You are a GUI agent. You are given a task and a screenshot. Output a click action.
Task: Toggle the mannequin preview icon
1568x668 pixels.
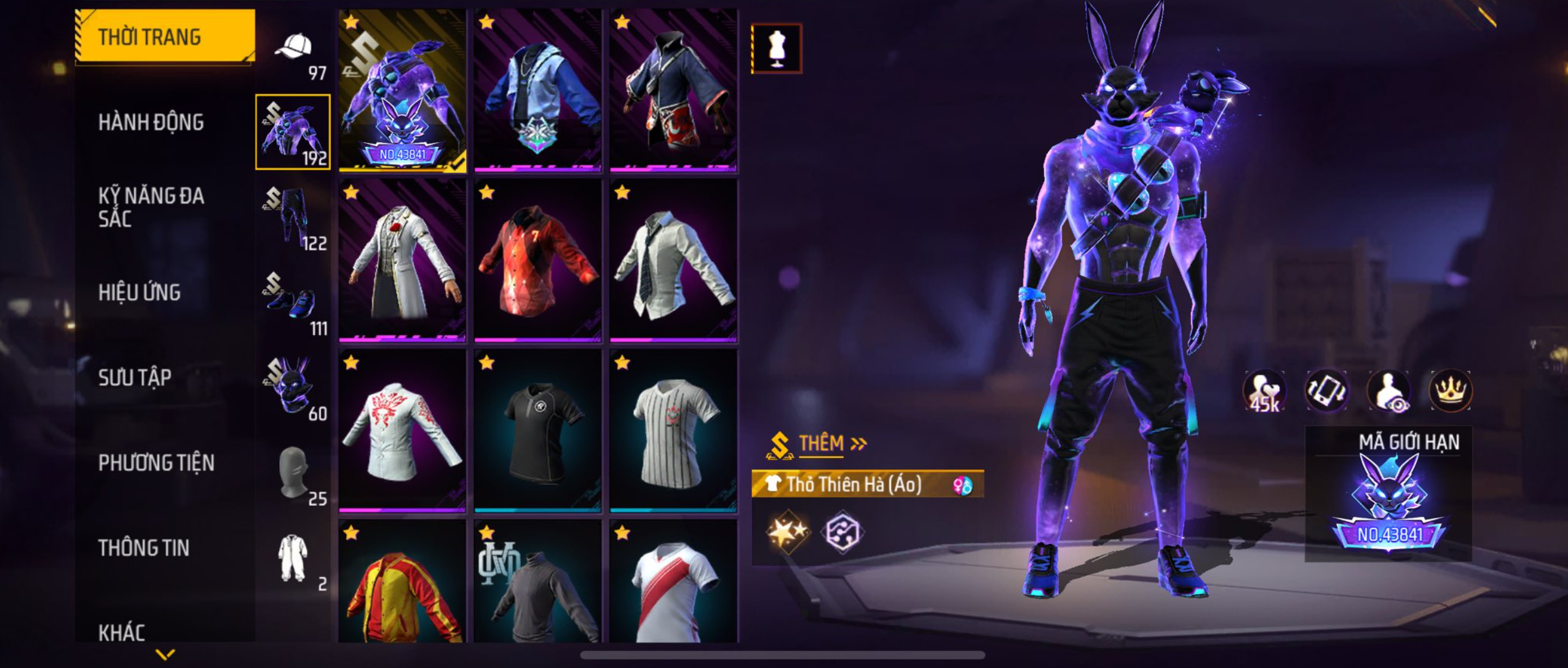tap(777, 49)
